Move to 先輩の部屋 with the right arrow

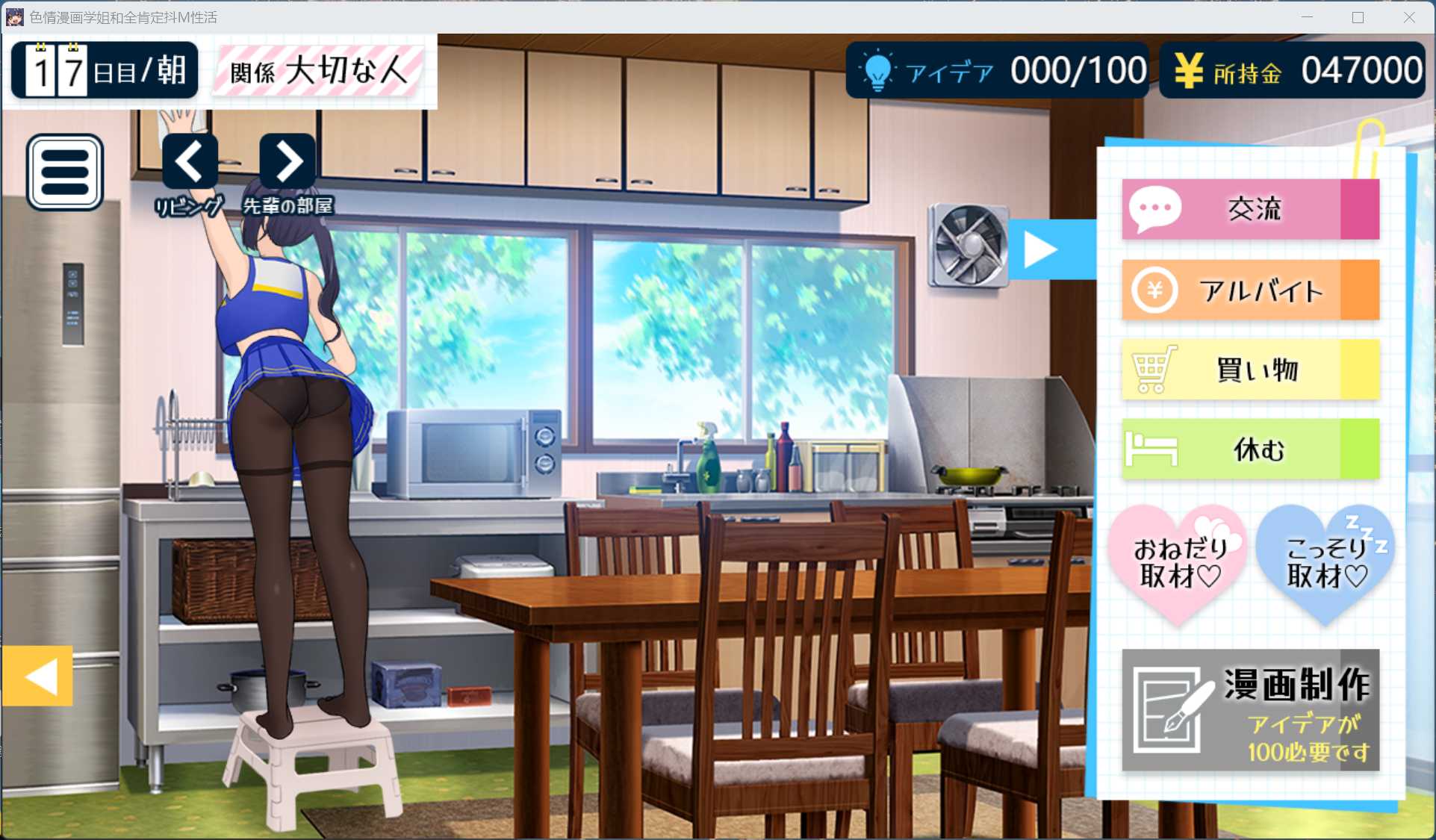point(287,161)
